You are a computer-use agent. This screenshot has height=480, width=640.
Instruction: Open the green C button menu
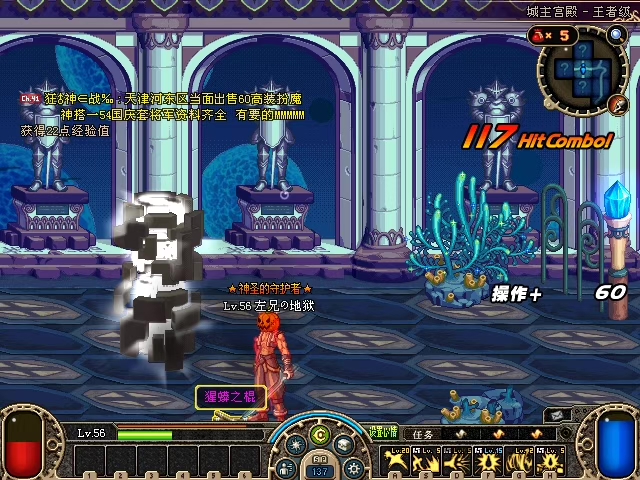[x=320, y=435]
